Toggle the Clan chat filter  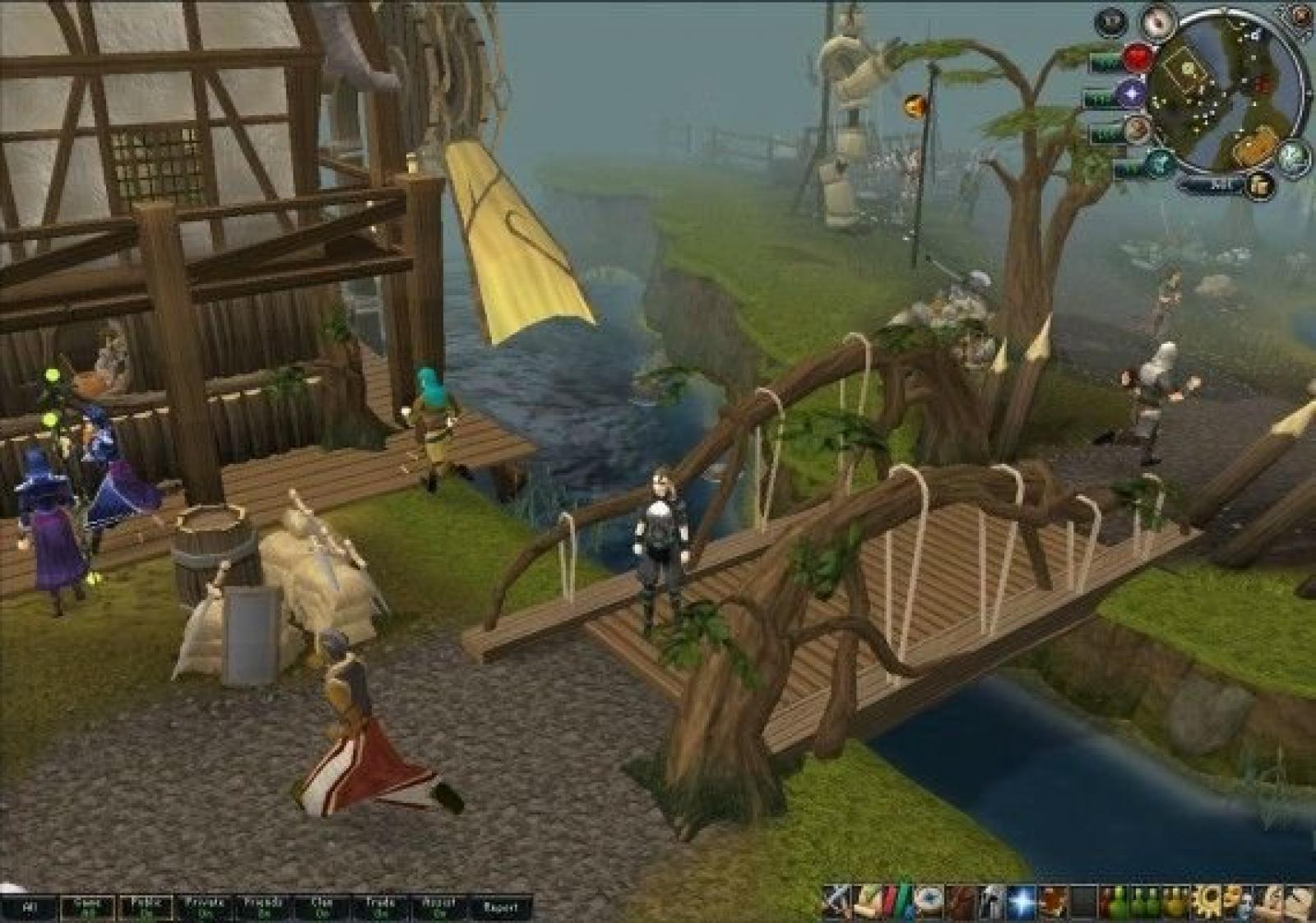(322, 908)
